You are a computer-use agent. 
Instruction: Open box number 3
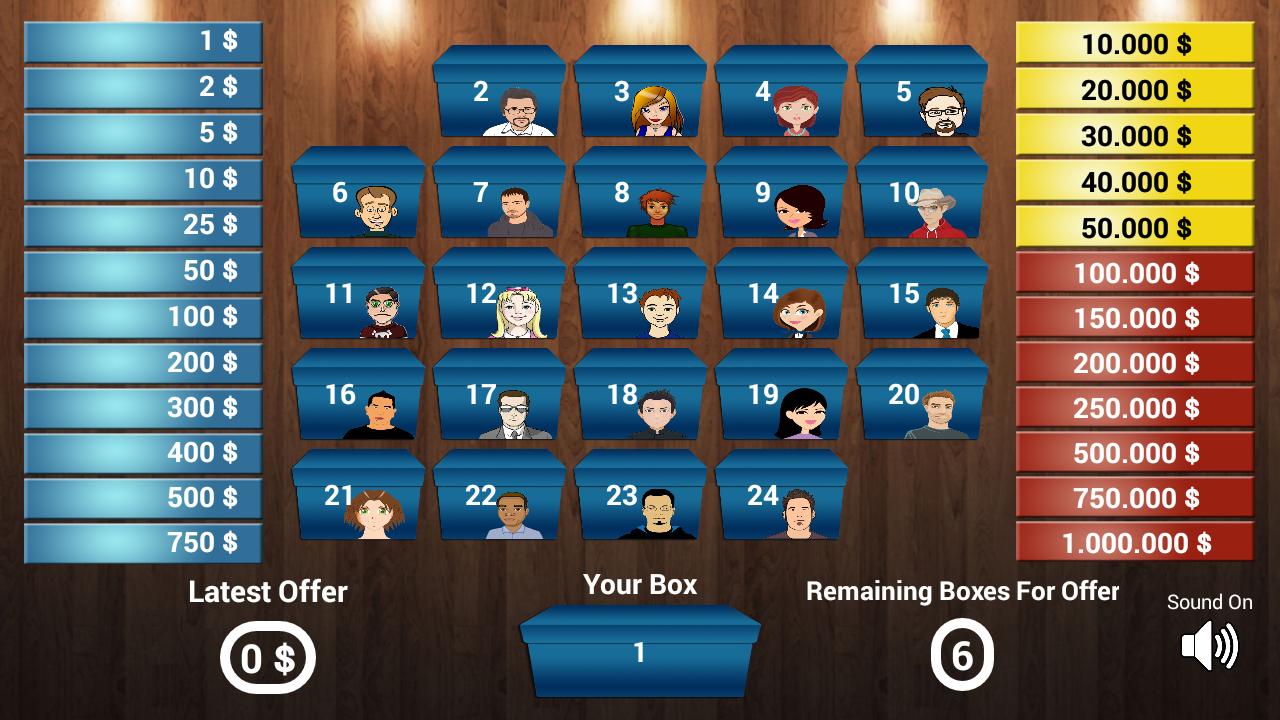(x=639, y=100)
